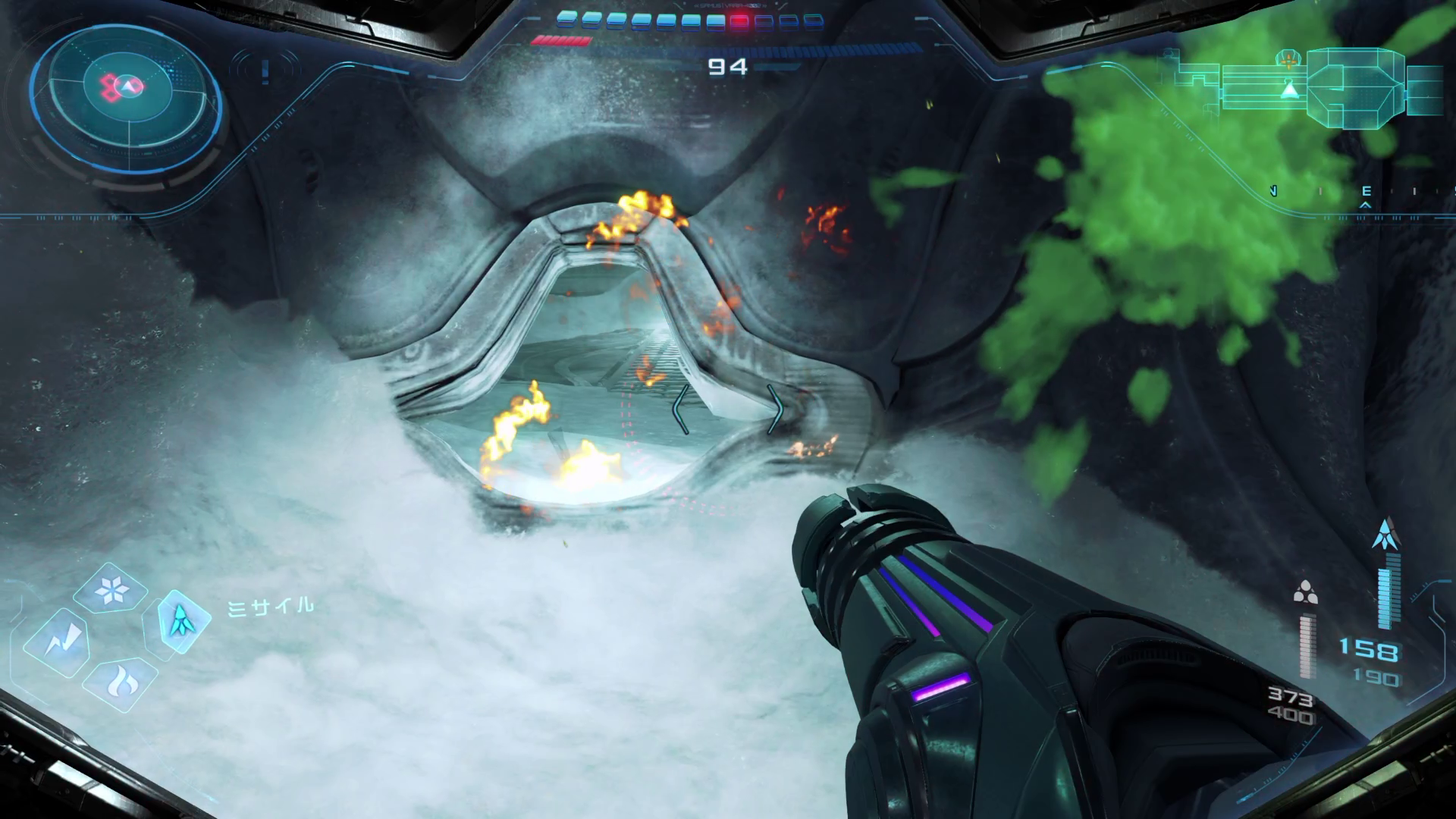Click the three-dot triangle ammo icon

pos(1305,592)
